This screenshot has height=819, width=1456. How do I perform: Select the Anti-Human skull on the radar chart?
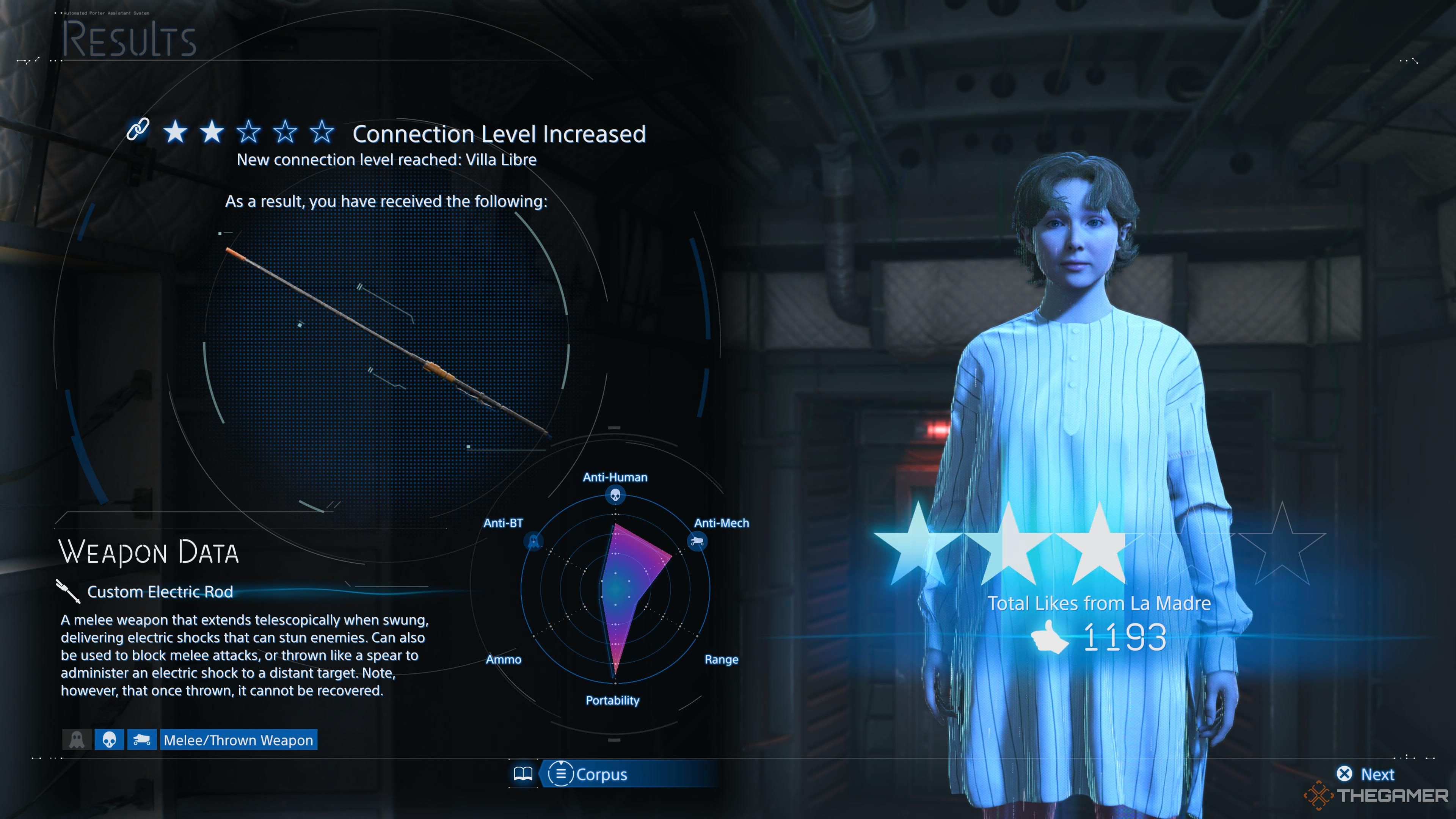tap(615, 495)
